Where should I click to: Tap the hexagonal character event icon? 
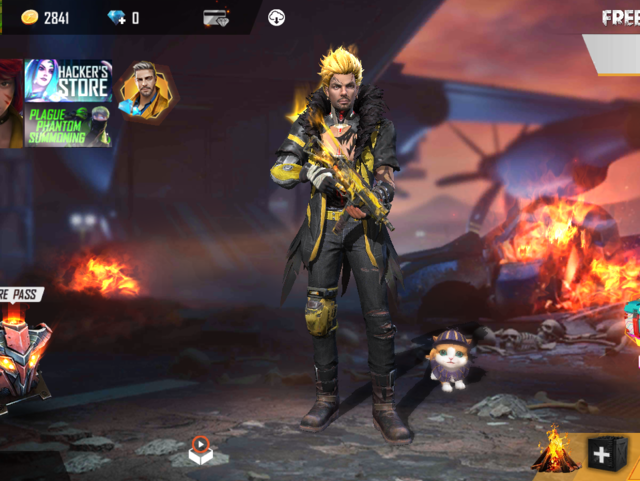[144, 90]
